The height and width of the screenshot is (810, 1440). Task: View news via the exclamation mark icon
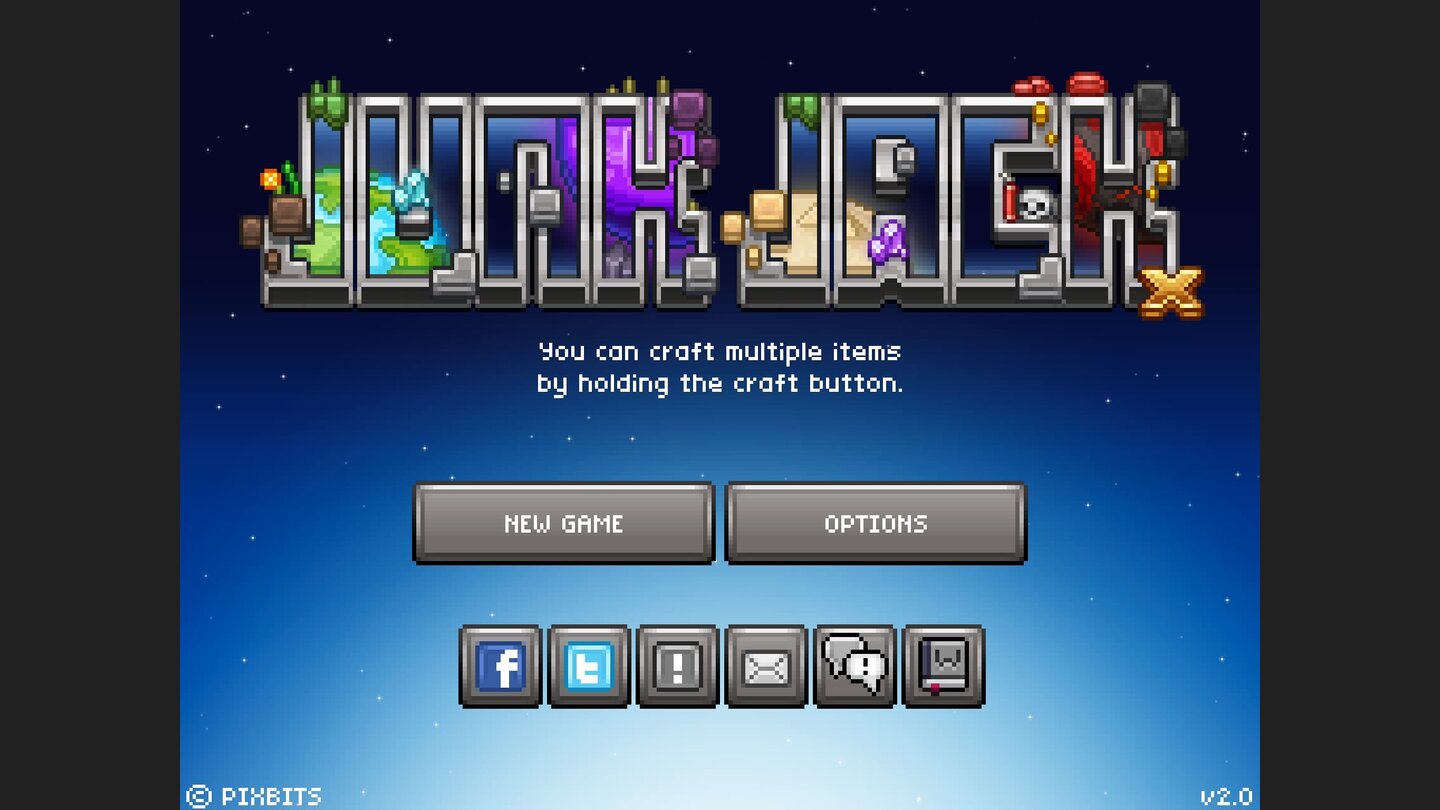[677, 664]
